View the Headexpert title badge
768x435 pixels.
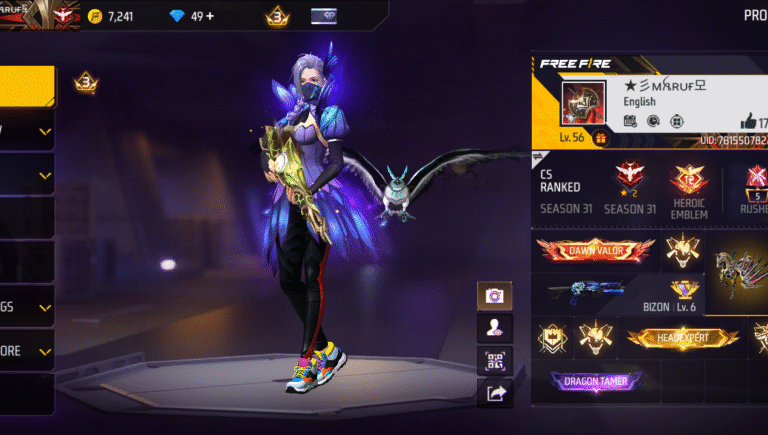tap(683, 339)
